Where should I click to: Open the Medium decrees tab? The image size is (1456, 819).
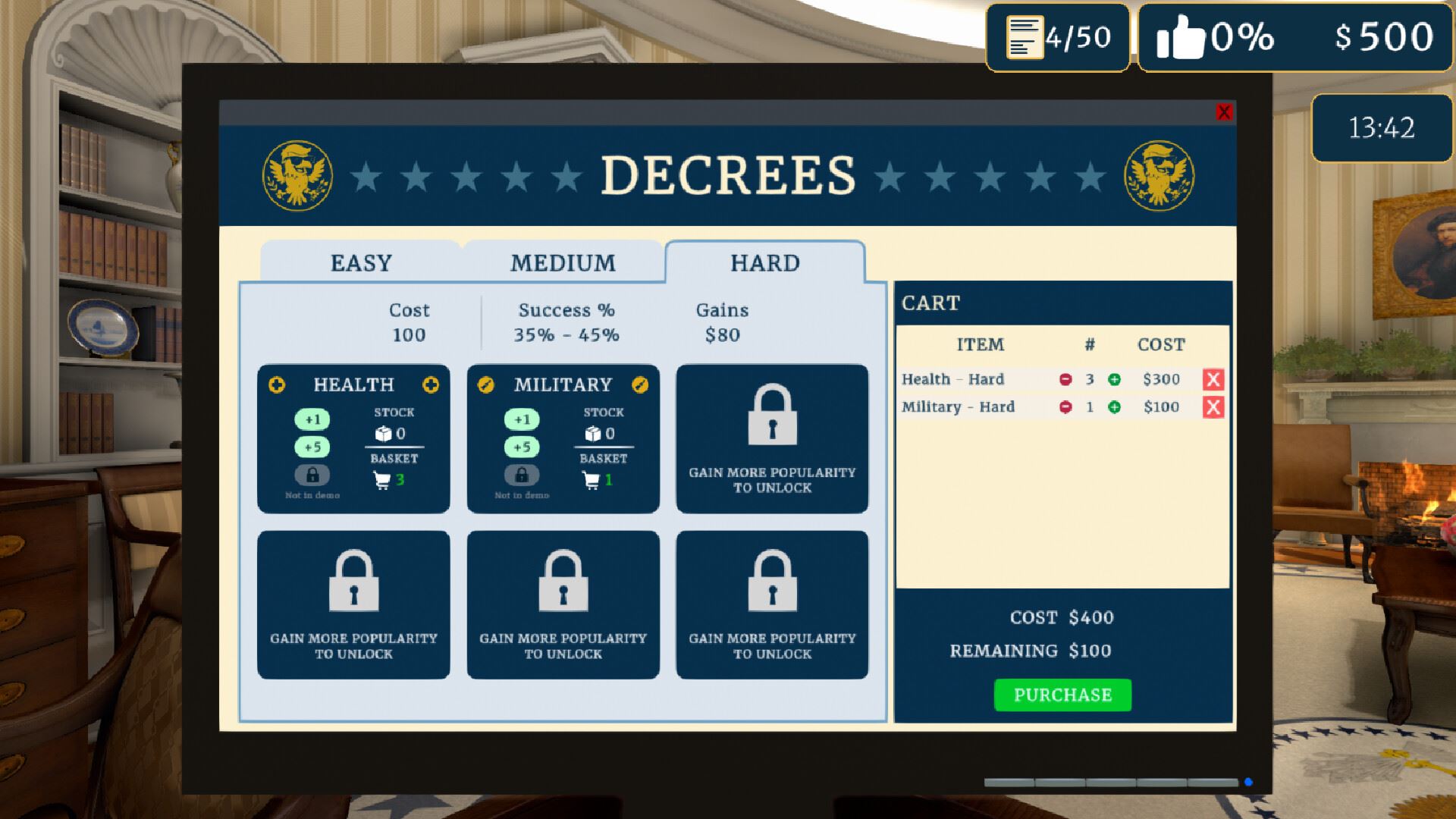563,263
